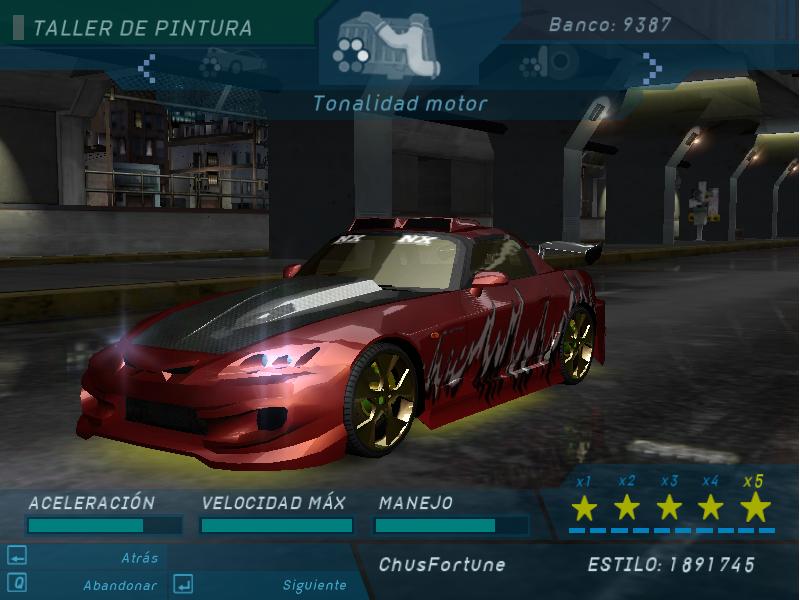
Task: Select the Tonalidad motor engine icon
Action: (385, 45)
